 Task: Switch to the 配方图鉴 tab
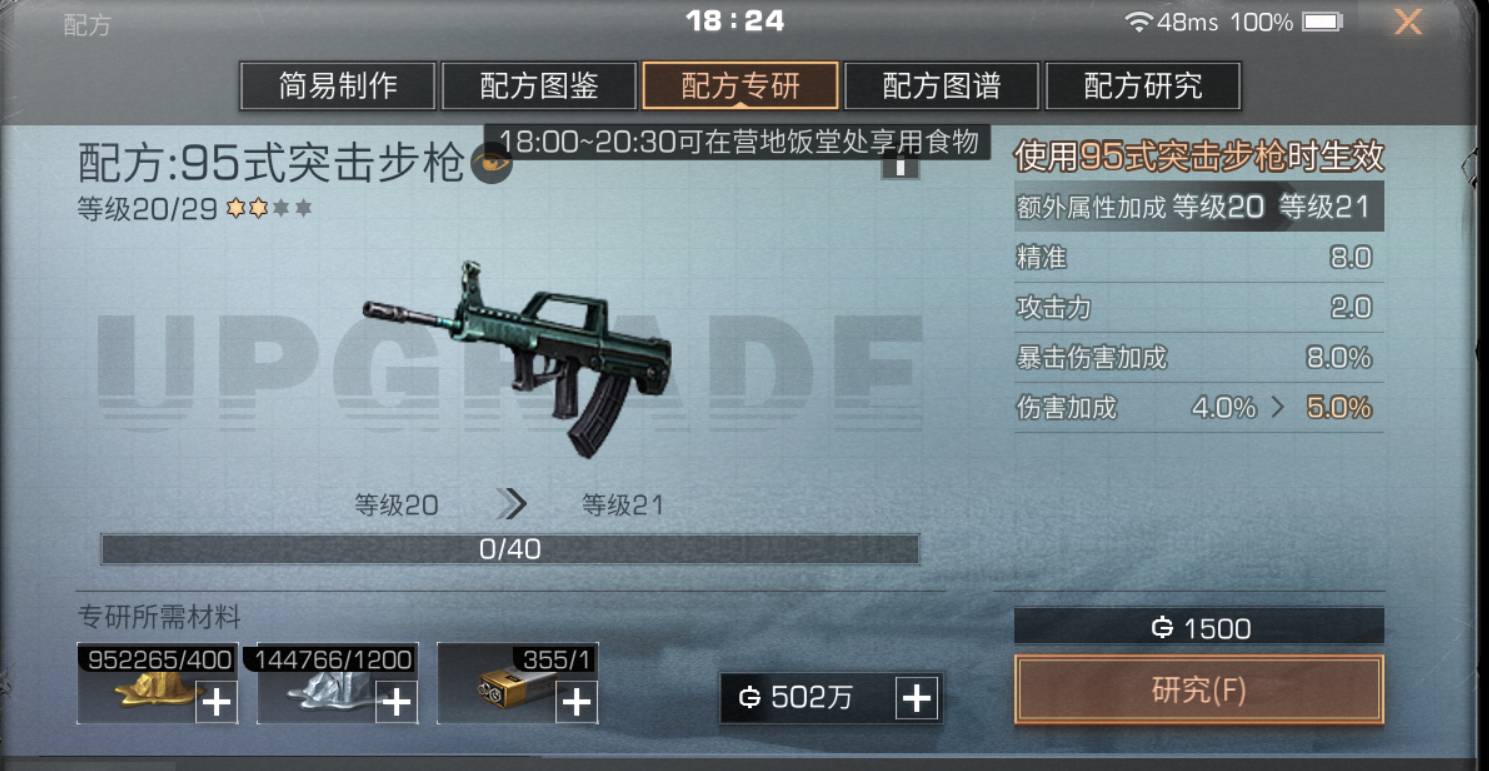click(x=538, y=87)
